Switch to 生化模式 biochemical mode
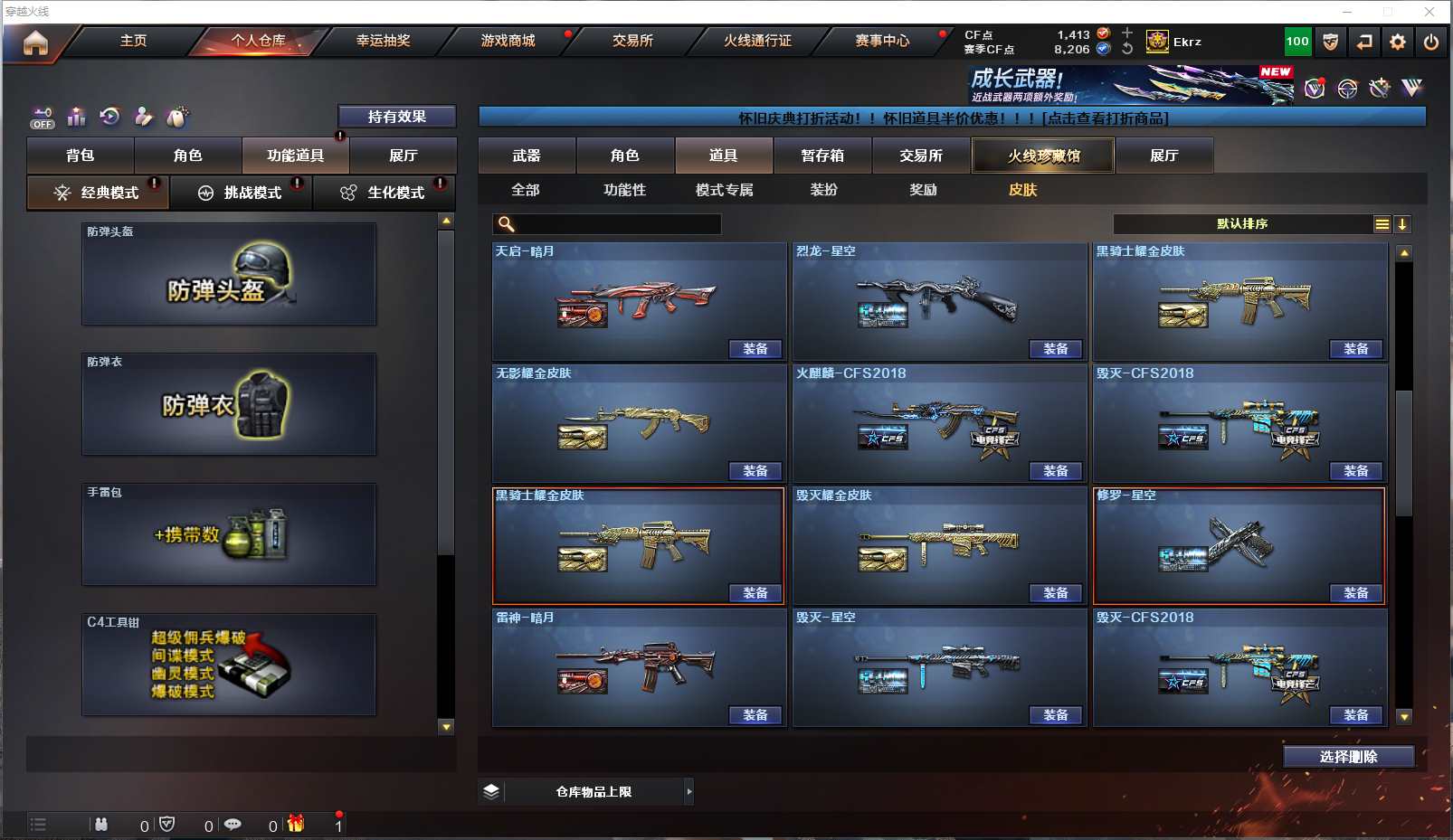Image resolution: width=1453 pixels, height=840 pixels. pyautogui.click(x=385, y=193)
